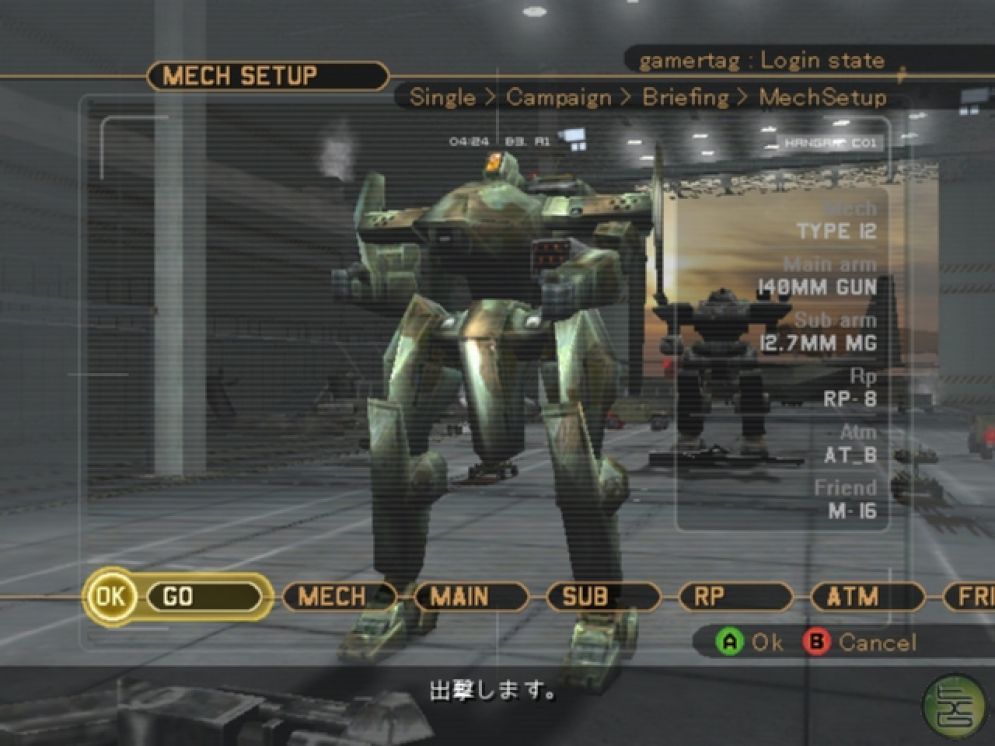Select the partially visible FRI menu entry
The height and width of the screenshot is (746, 995).
coord(974,597)
